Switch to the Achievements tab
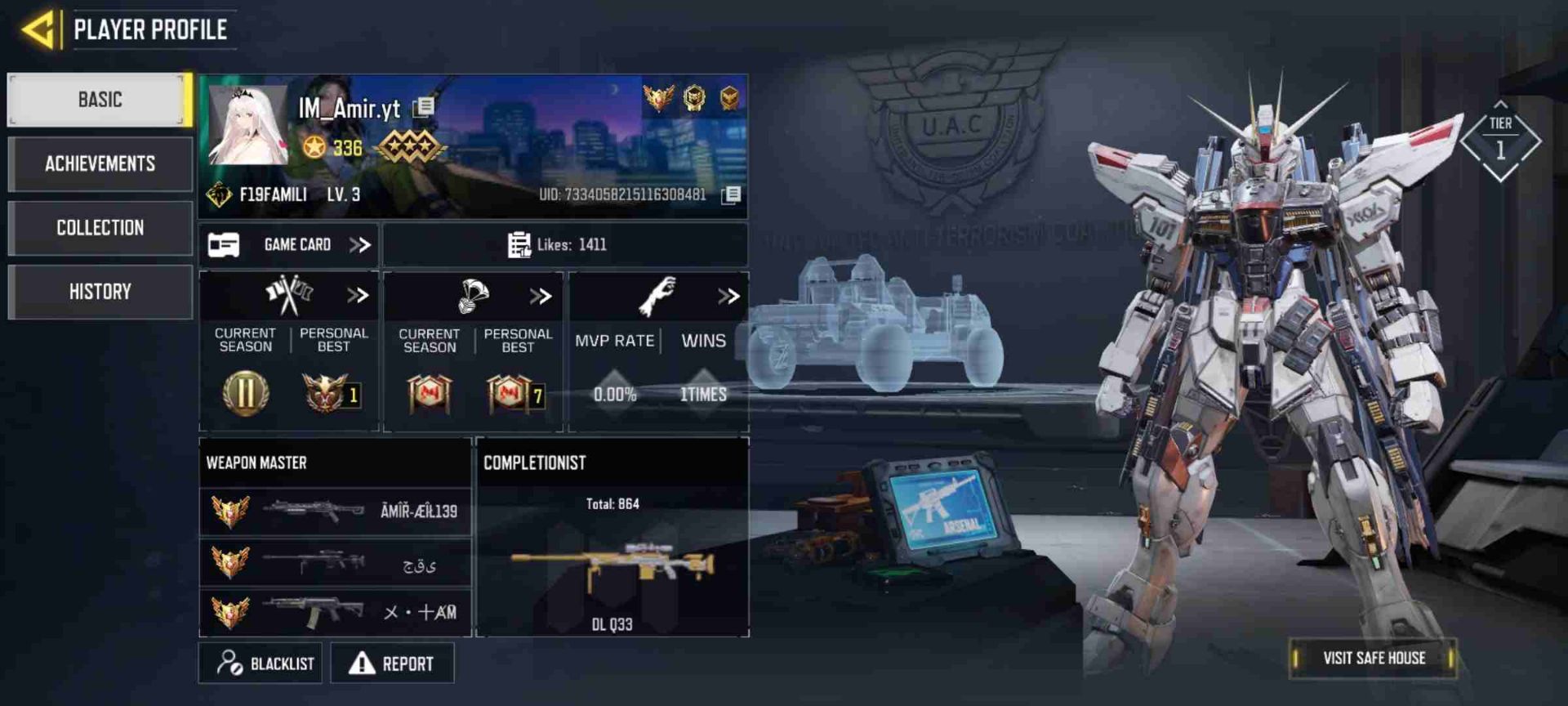 coord(100,163)
